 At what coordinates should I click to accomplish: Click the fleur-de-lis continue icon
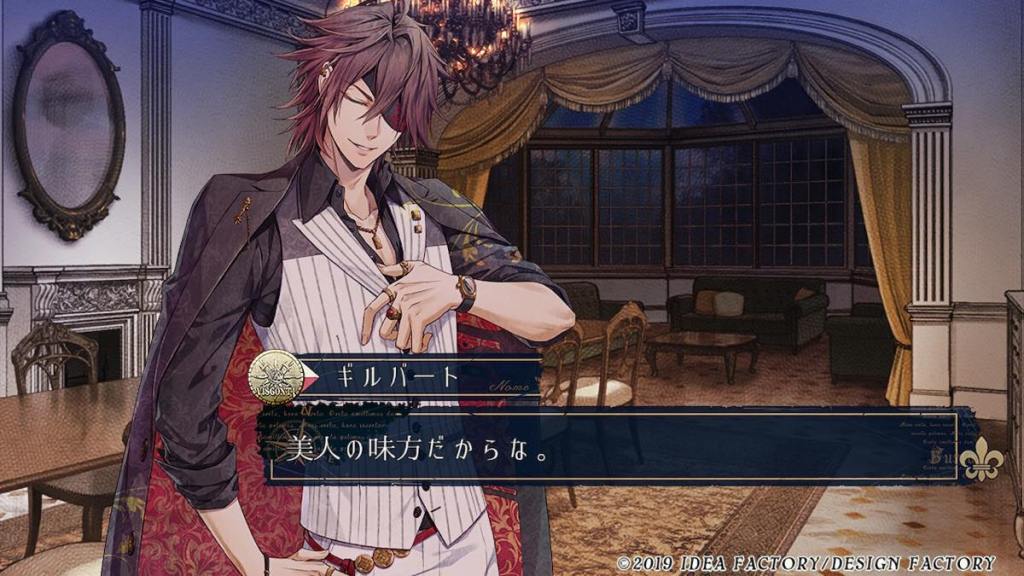[981, 458]
